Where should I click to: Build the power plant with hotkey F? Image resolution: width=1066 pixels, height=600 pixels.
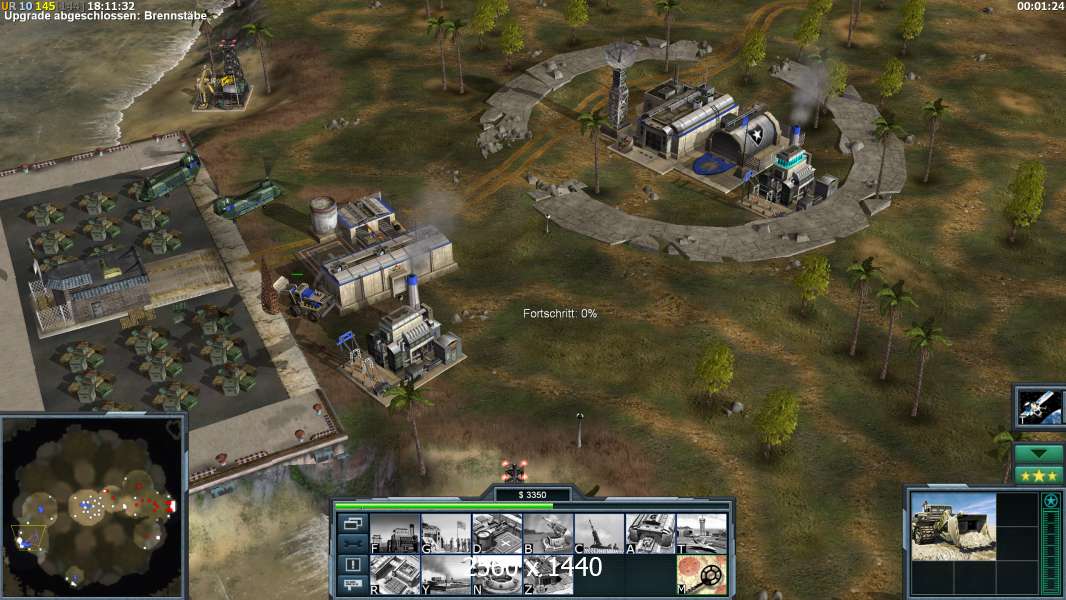(395, 533)
